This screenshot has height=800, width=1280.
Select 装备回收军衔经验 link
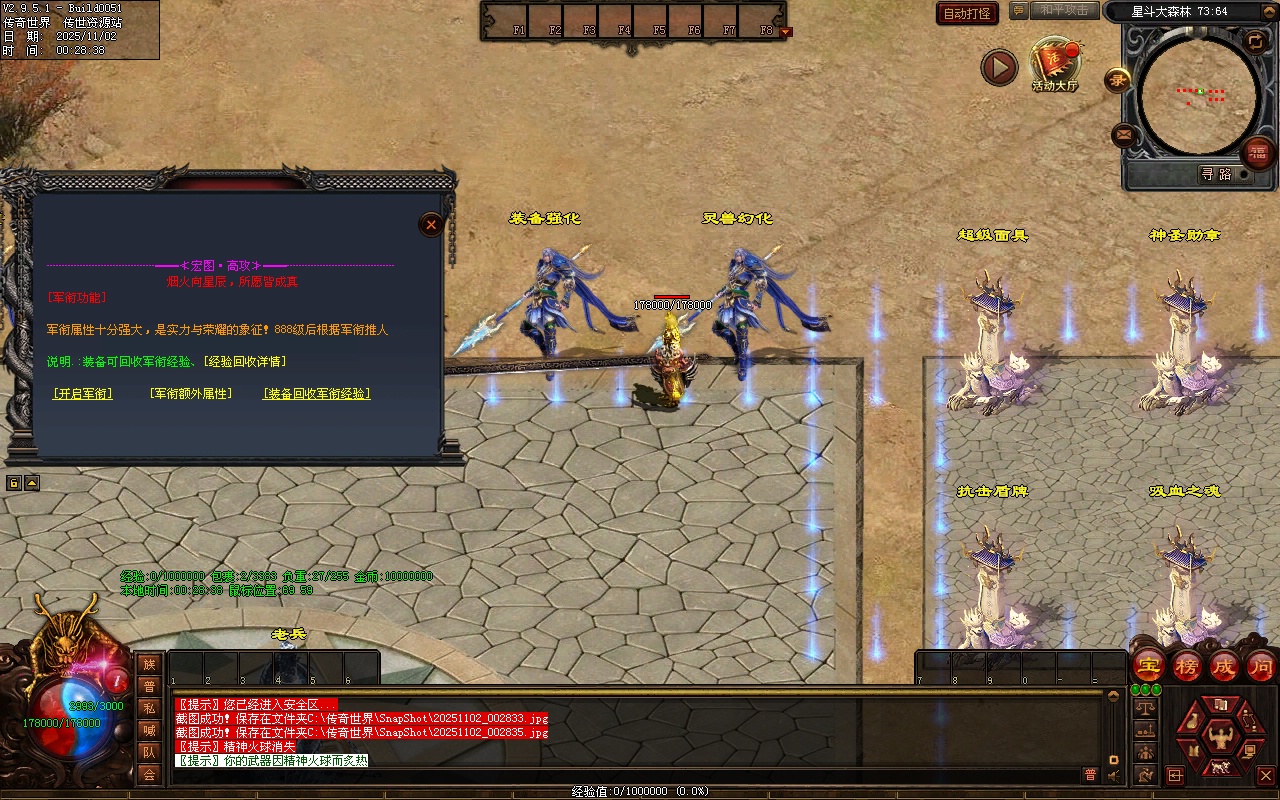click(x=316, y=394)
